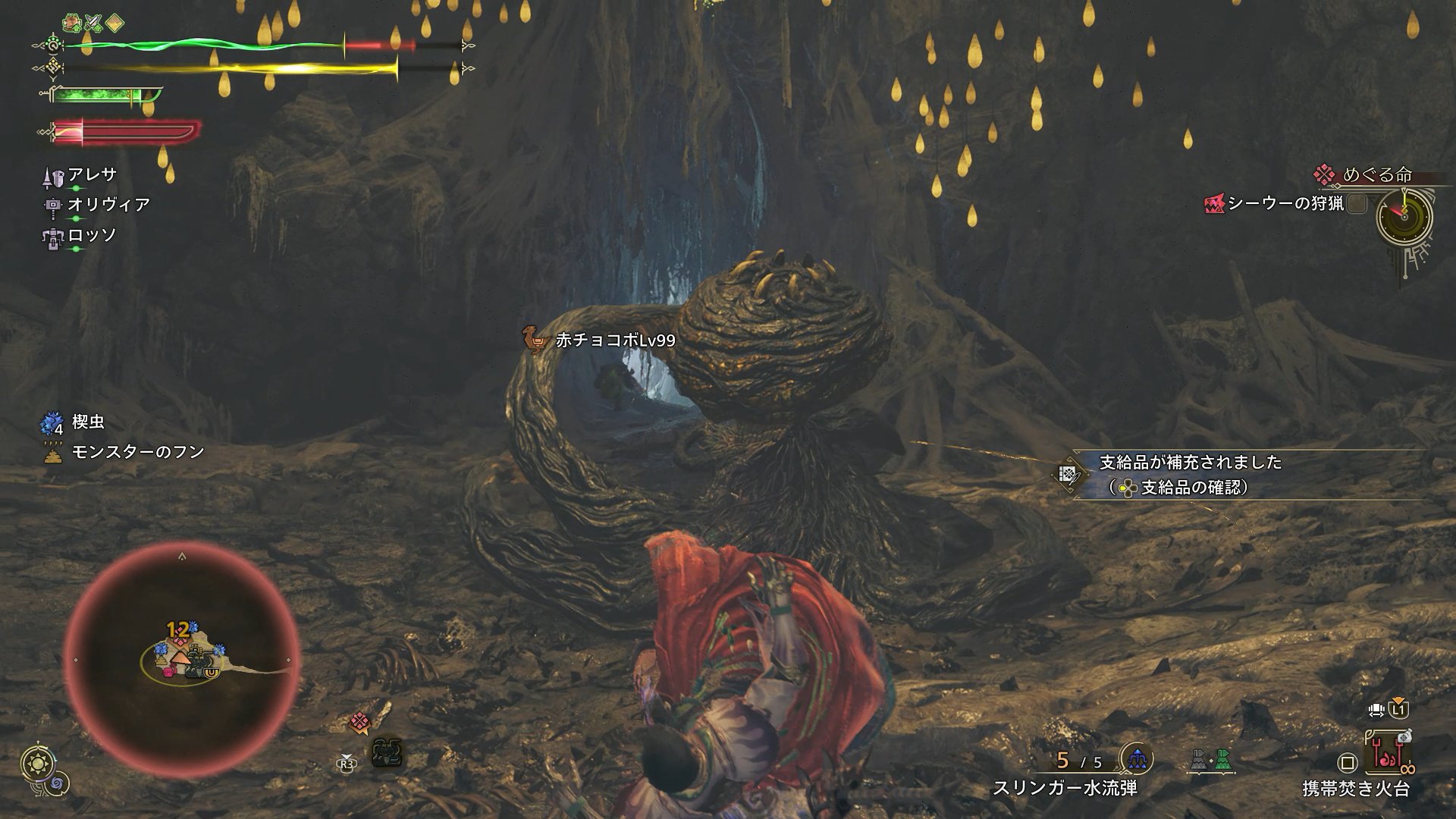The image size is (1456, 819).
Task: Click the 楔虫 wedge beetle entry
Action: 86,422
